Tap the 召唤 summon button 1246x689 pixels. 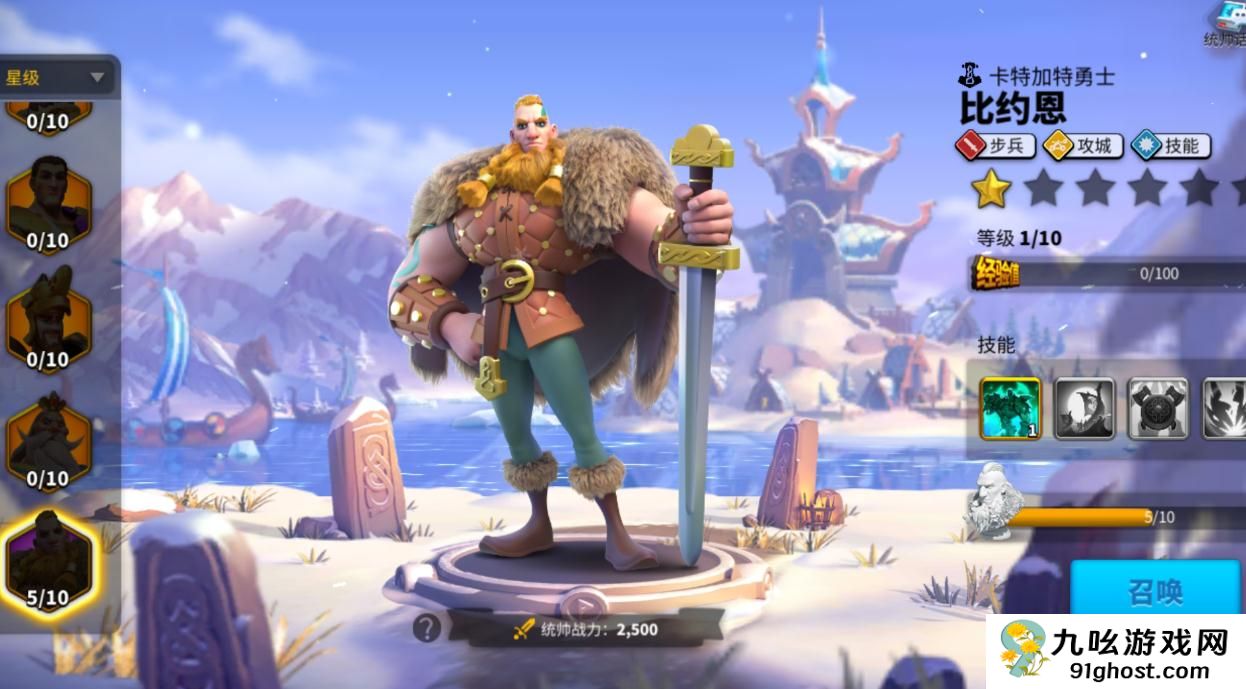click(x=1156, y=591)
